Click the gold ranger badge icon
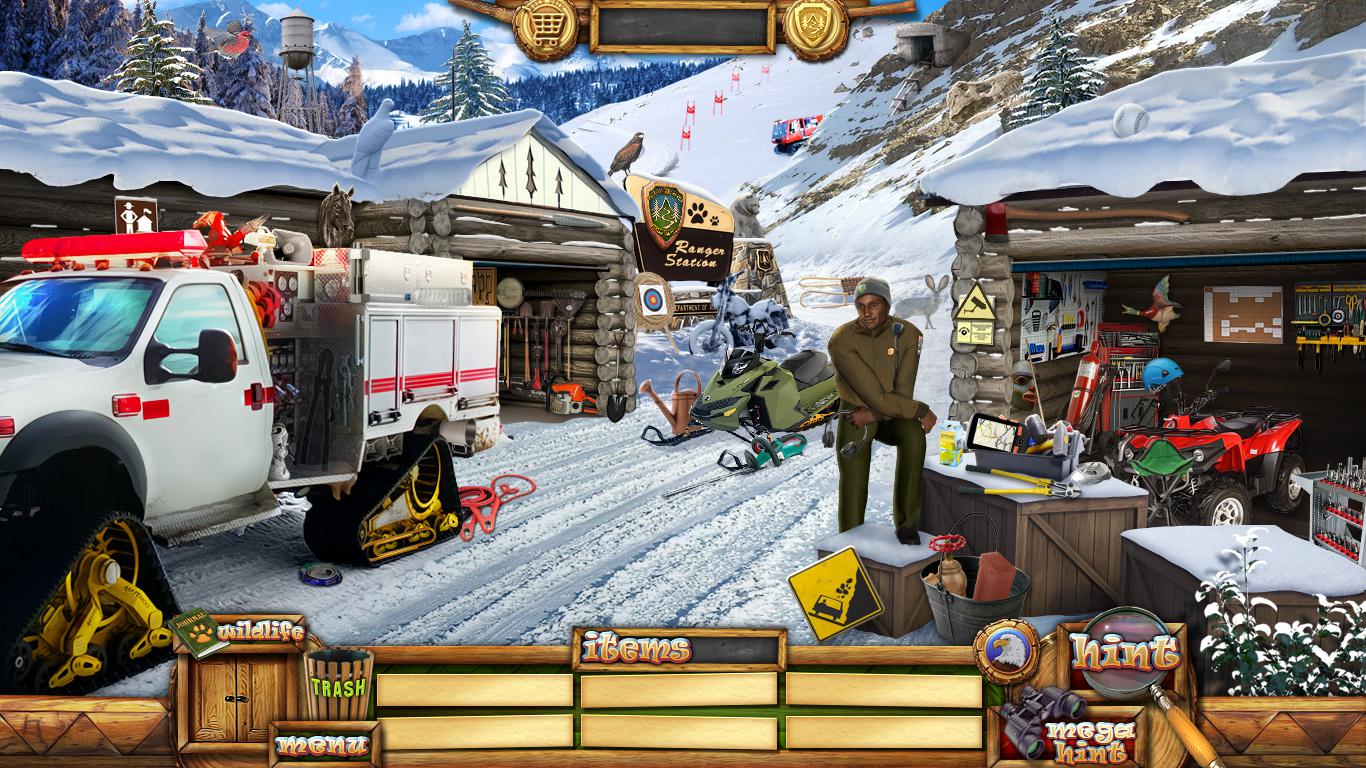This screenshot has width=1366, height=768. [x=815, y=25]
